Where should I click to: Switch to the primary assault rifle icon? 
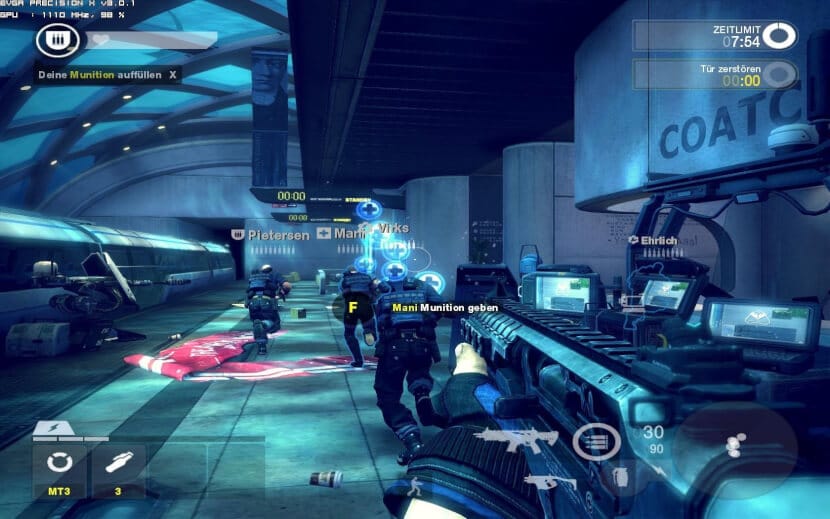click(x=513, y=438)
